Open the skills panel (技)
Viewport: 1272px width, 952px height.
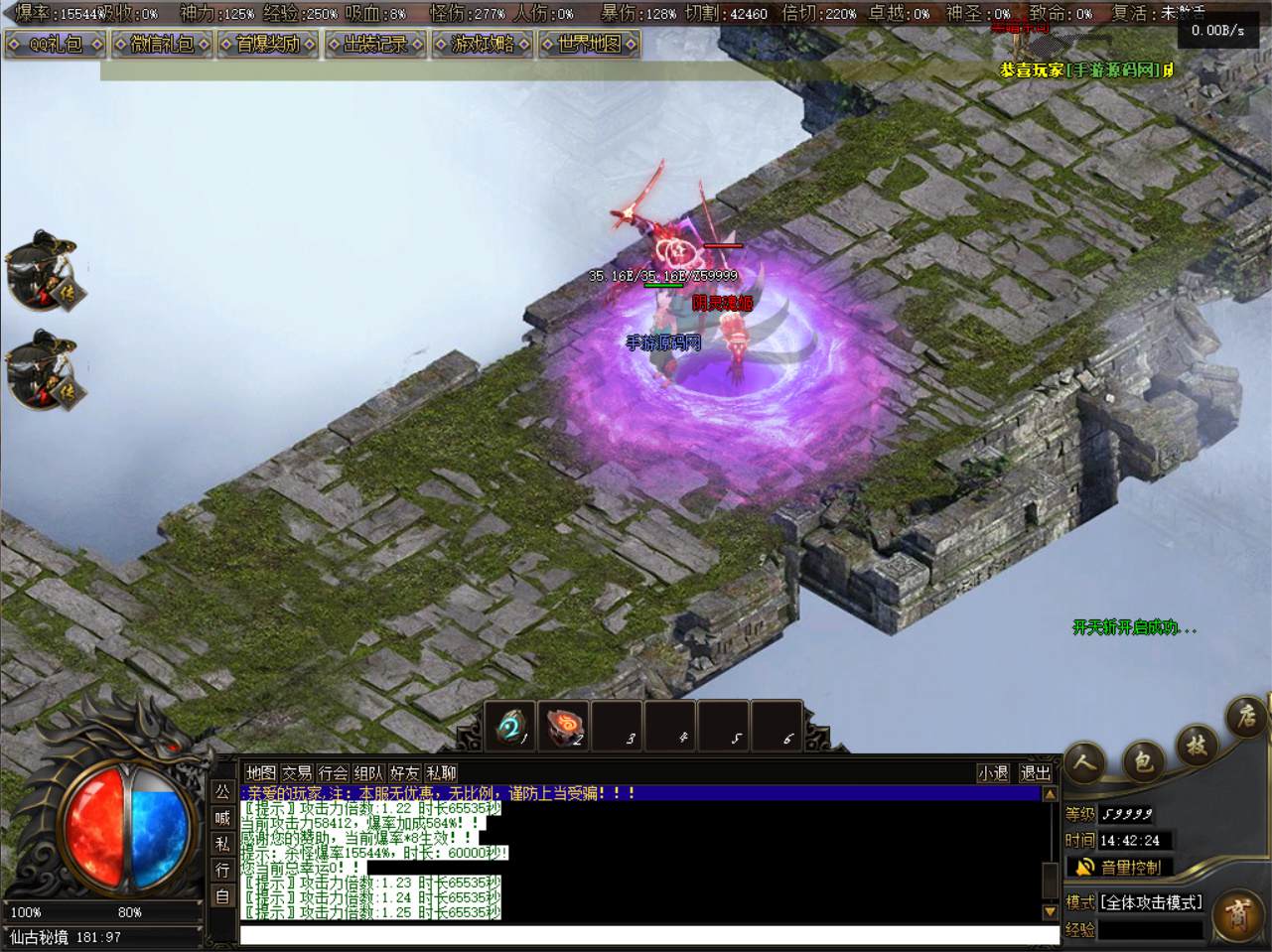[1196, 745]
